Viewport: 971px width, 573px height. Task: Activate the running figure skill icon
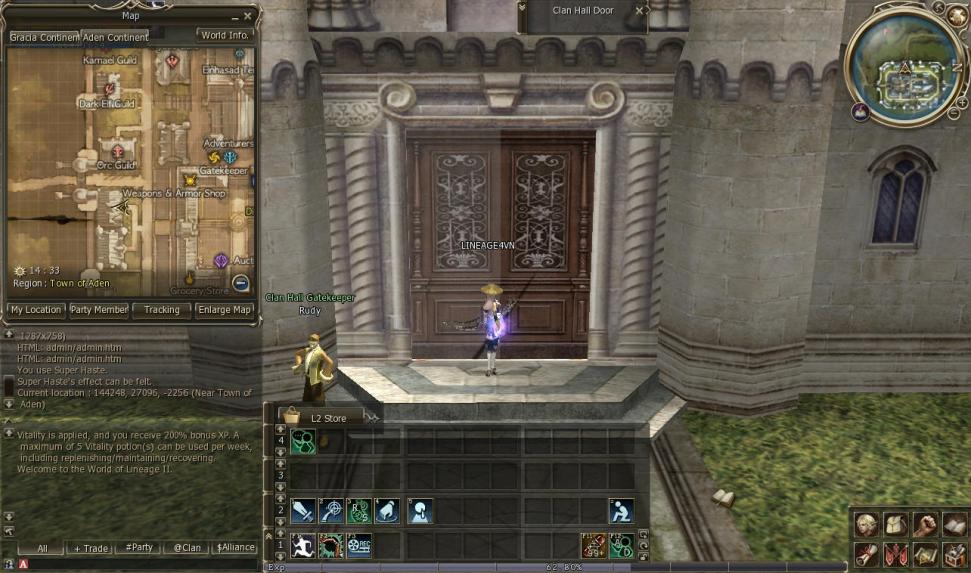click(x=302, y=545)
